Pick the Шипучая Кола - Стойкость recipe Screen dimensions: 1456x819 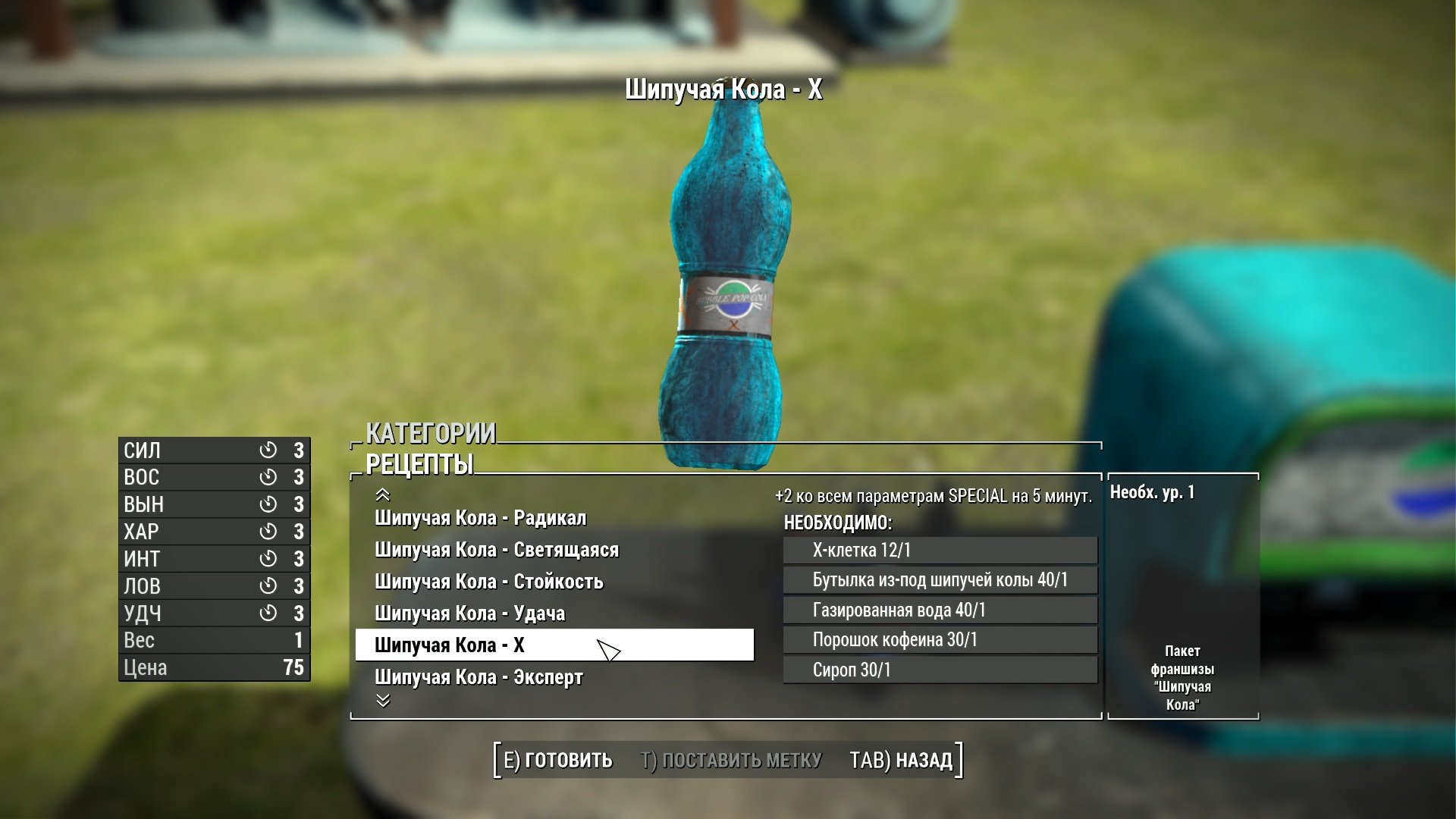tap(488, 582)
